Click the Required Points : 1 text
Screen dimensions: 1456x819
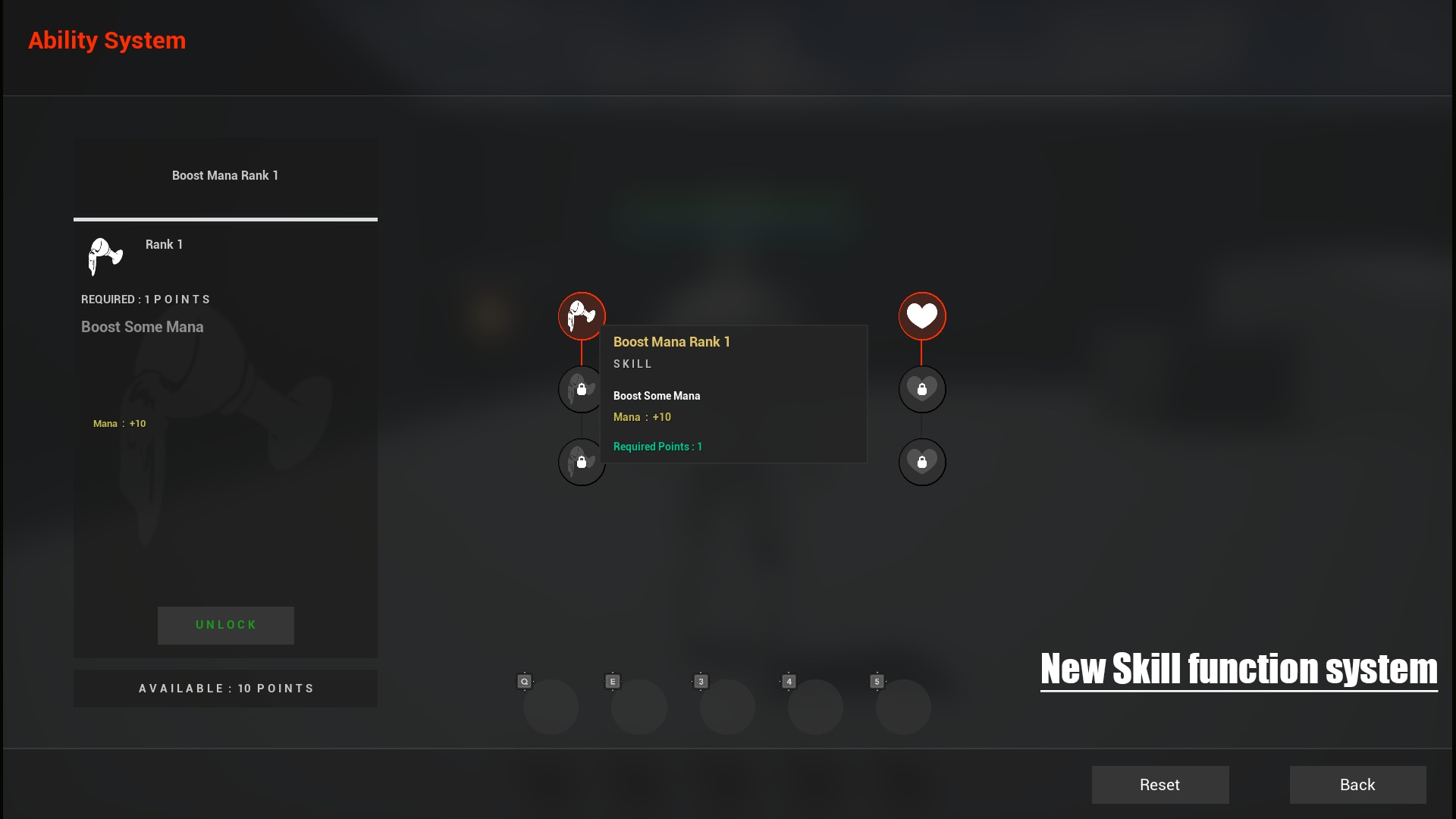click(657, 447)
